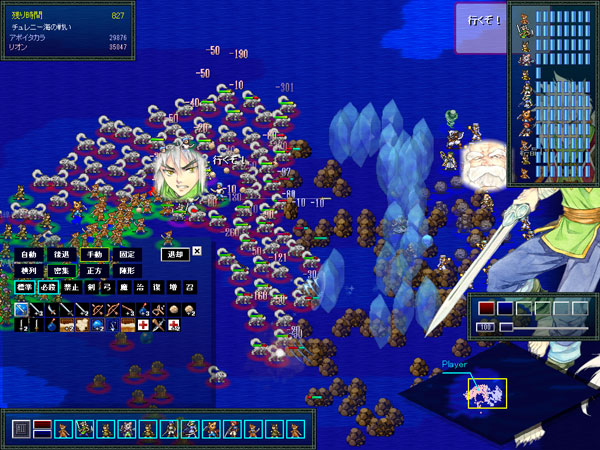Set units to 固定 (hold position)
Image resolution: width=600 pixels, height=450 pixels.
(125, 254)
